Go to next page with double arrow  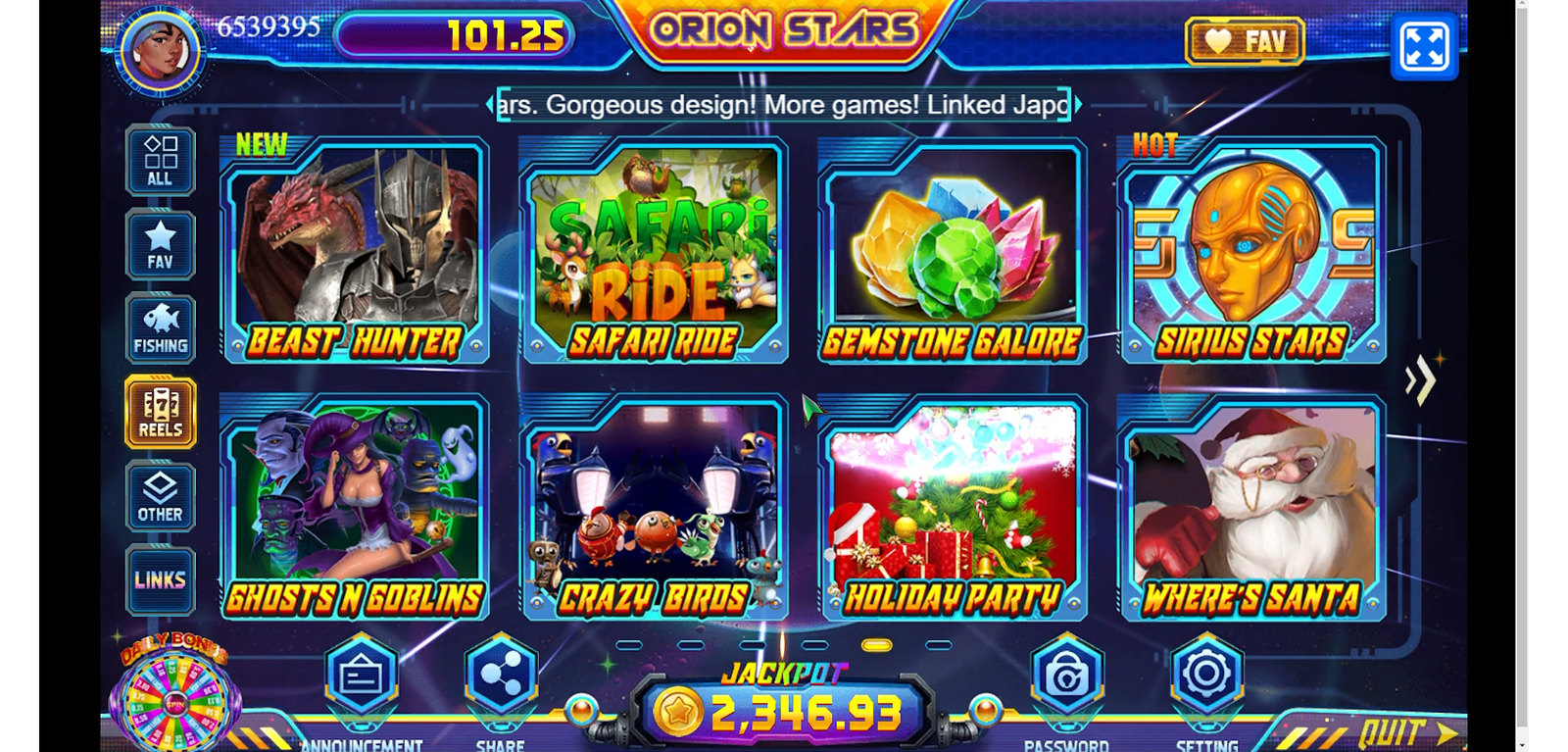(x=1420, y=380)
